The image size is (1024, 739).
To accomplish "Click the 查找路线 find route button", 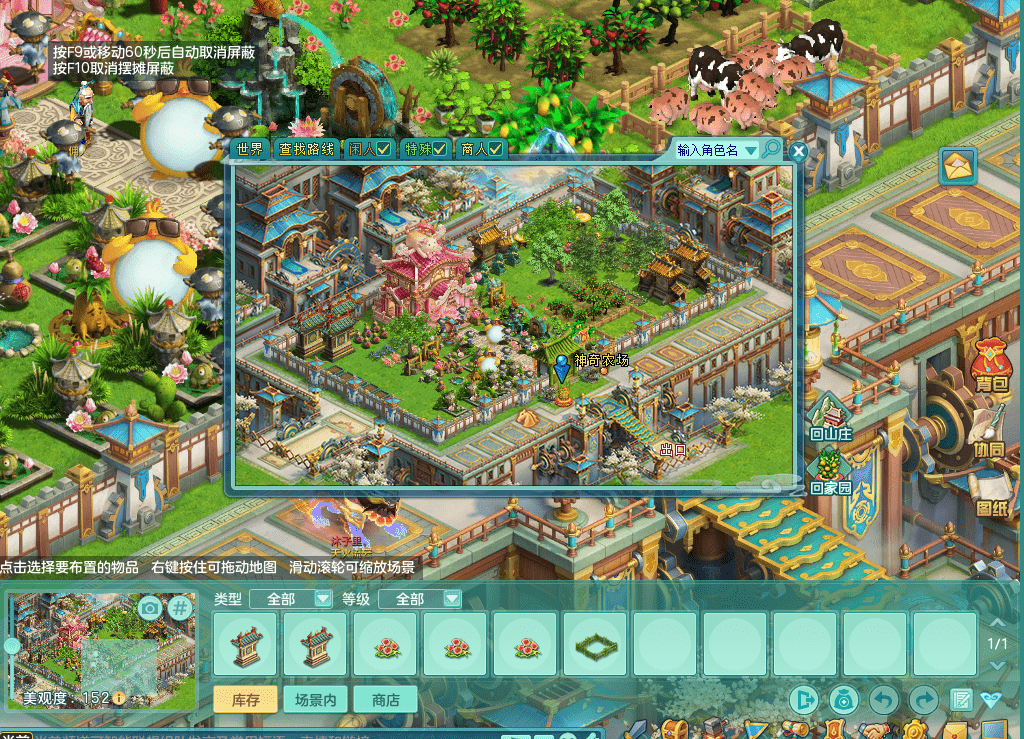I will (307, 150).
